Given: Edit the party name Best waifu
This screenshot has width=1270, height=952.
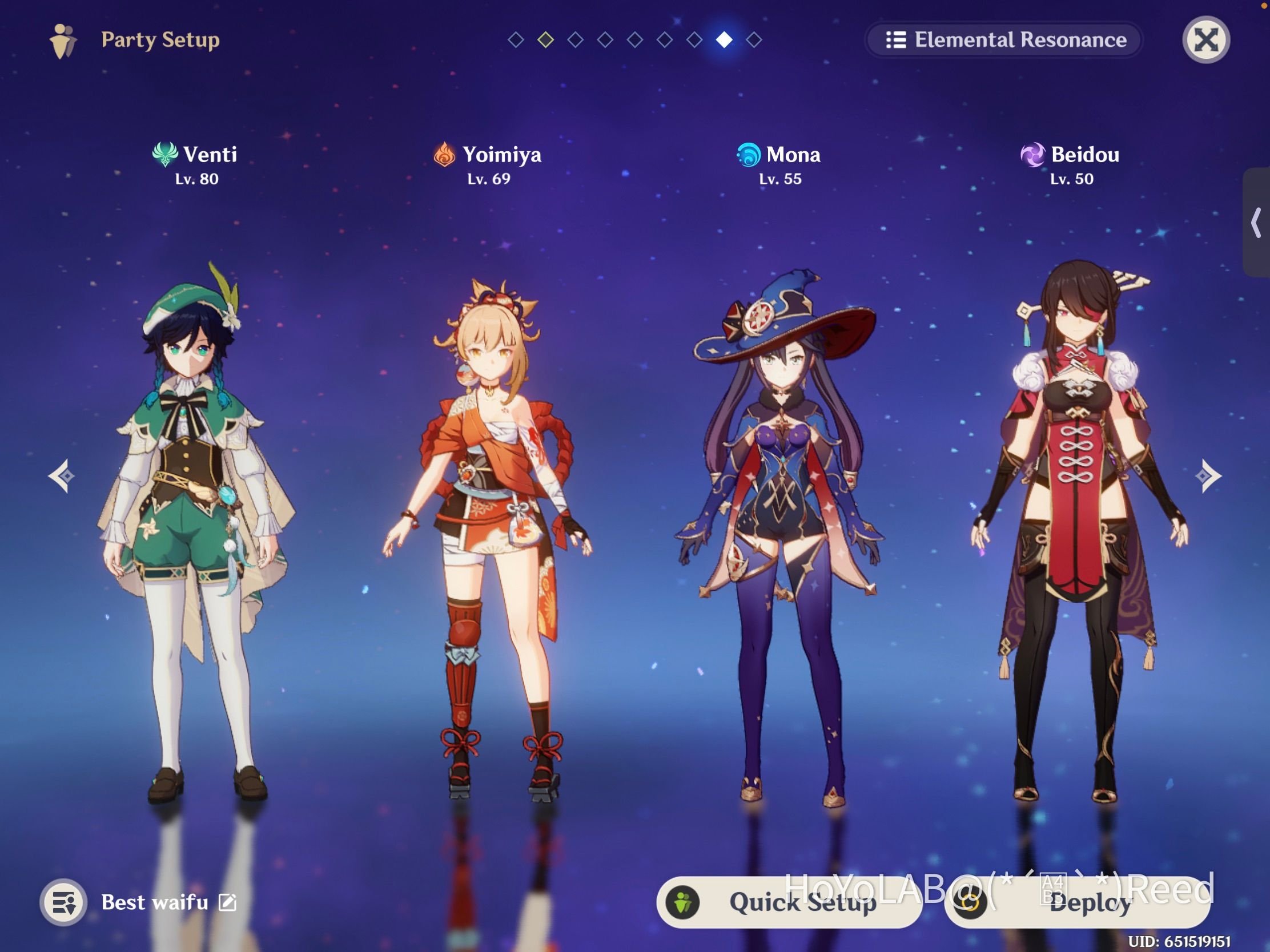Looking at the screenshot, I should (x=228, y=902).
